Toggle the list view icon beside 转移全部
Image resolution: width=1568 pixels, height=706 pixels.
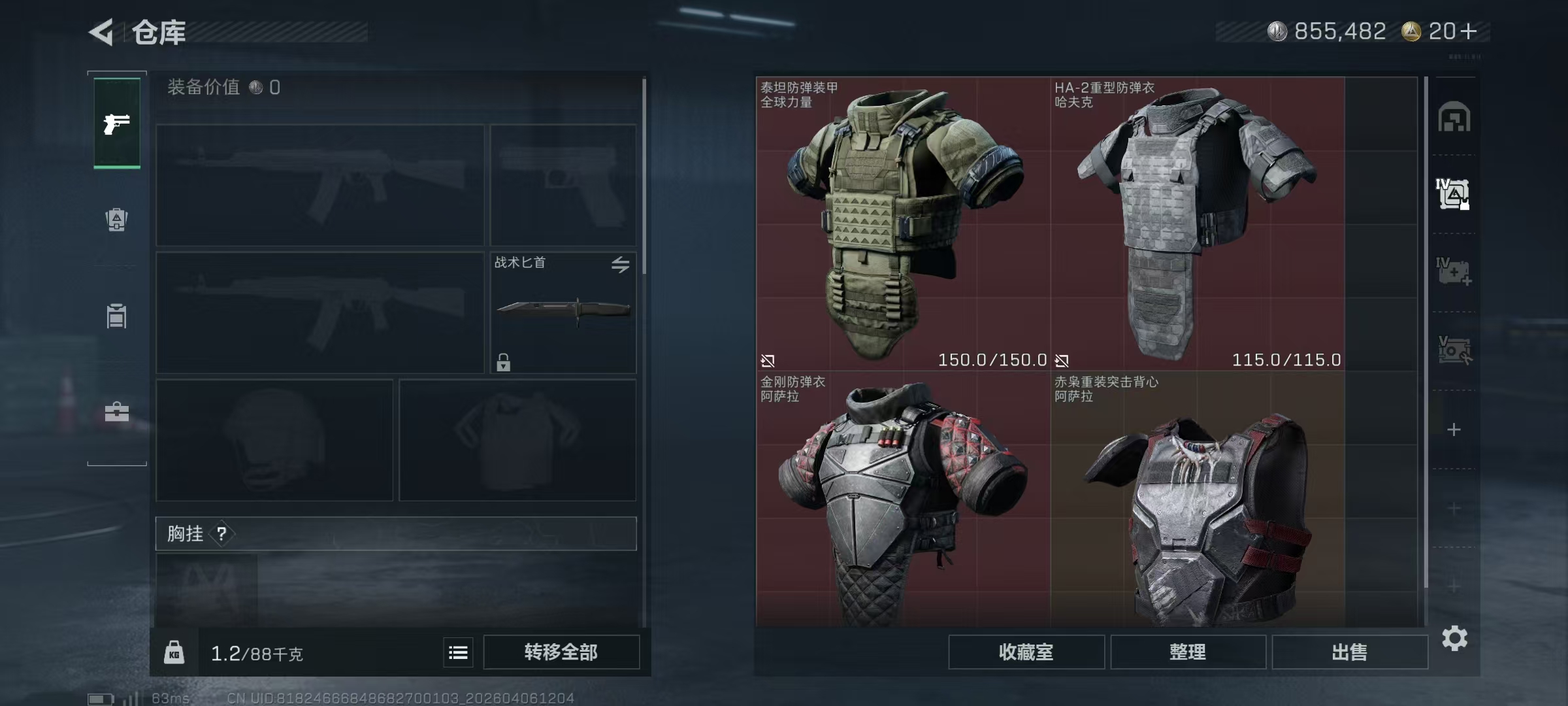coord(458,652)
